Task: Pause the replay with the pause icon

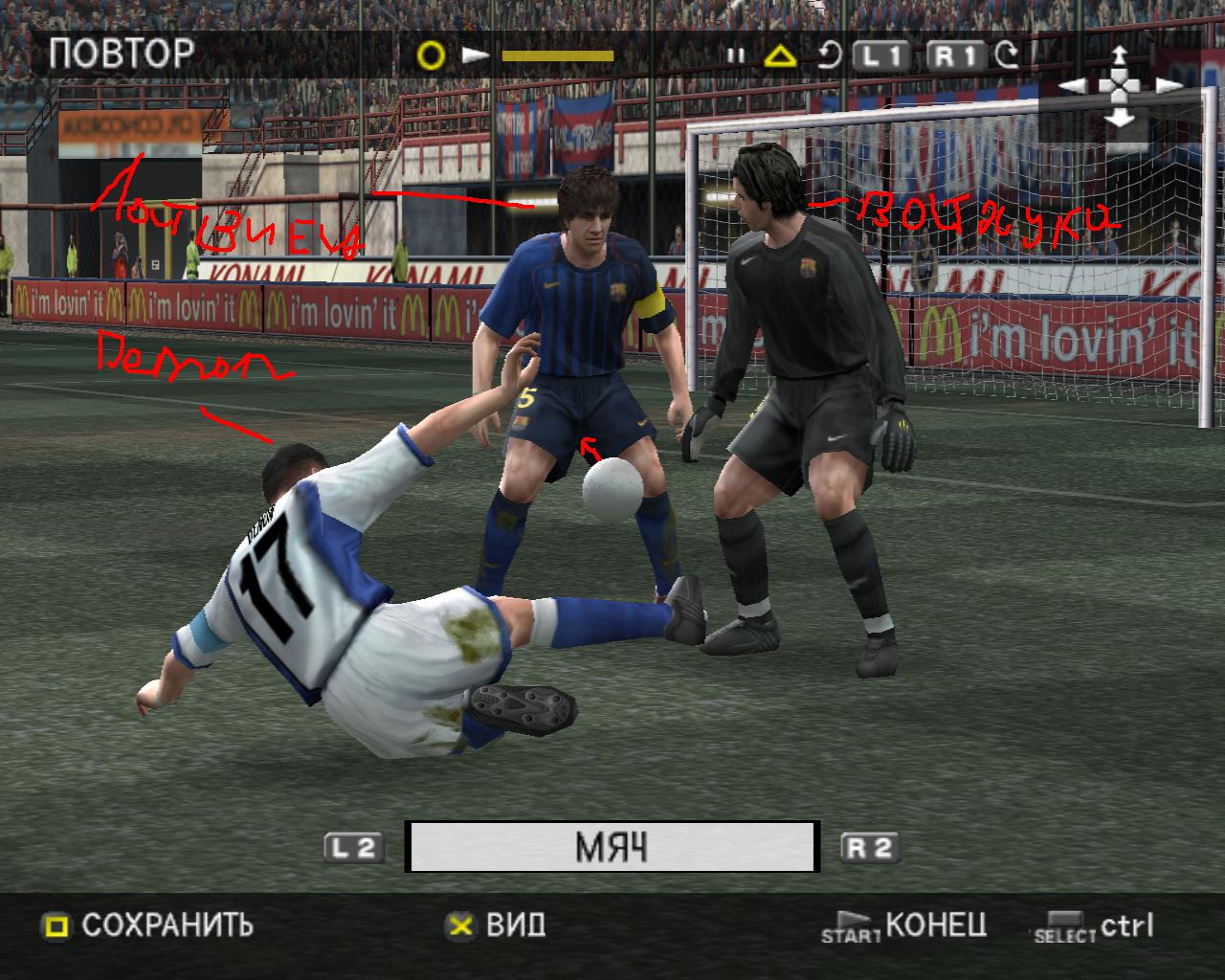Action: coord(735,56)
